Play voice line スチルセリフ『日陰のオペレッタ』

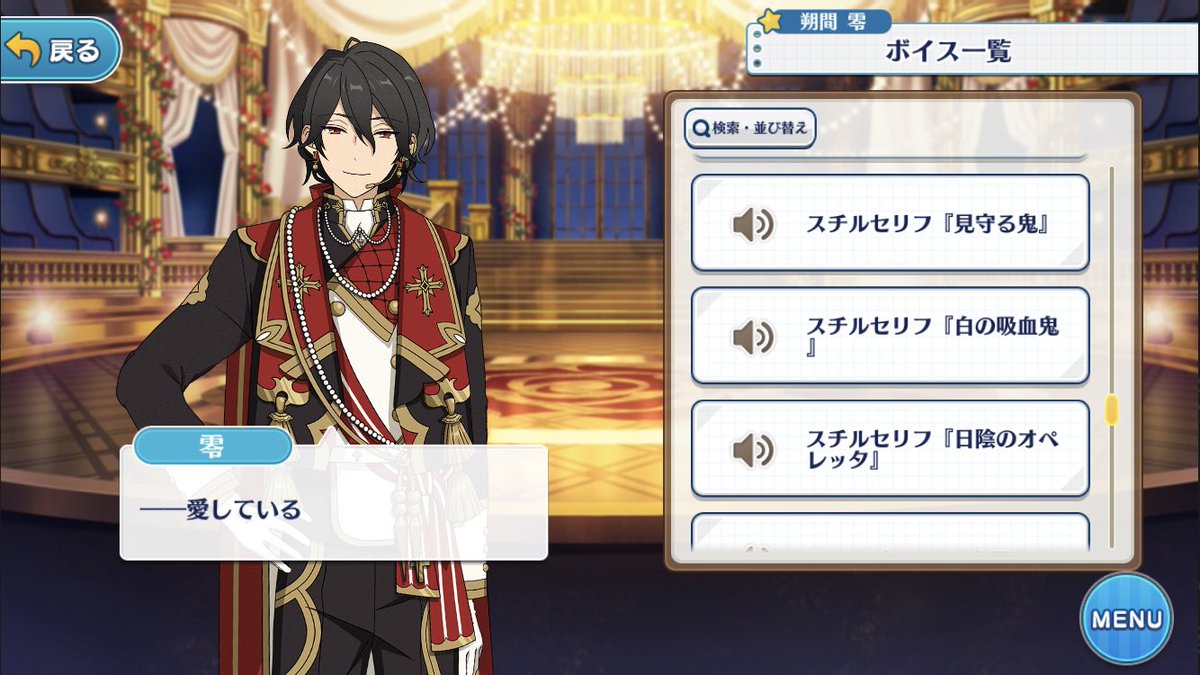point(889,449)
